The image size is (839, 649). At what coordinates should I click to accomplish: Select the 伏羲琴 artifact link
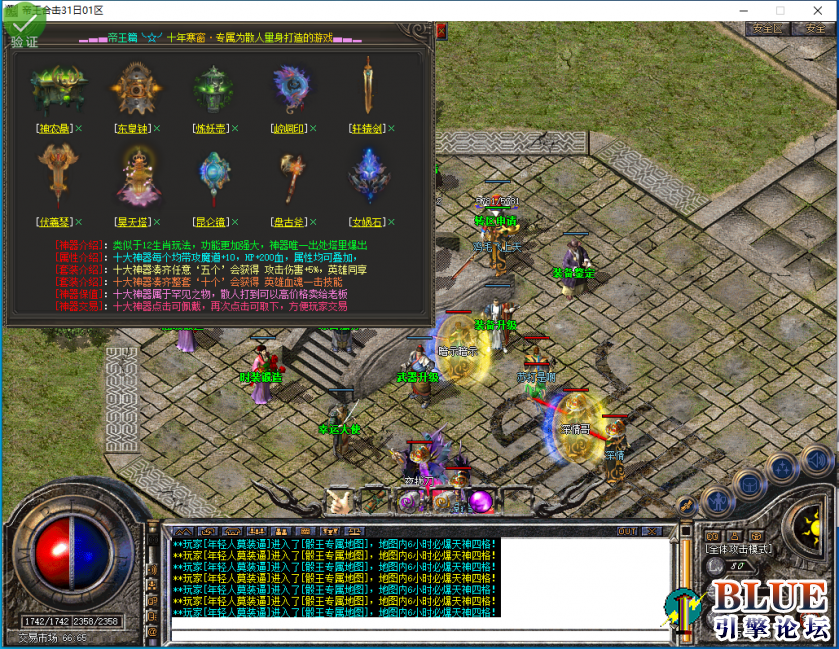[52, 221]
